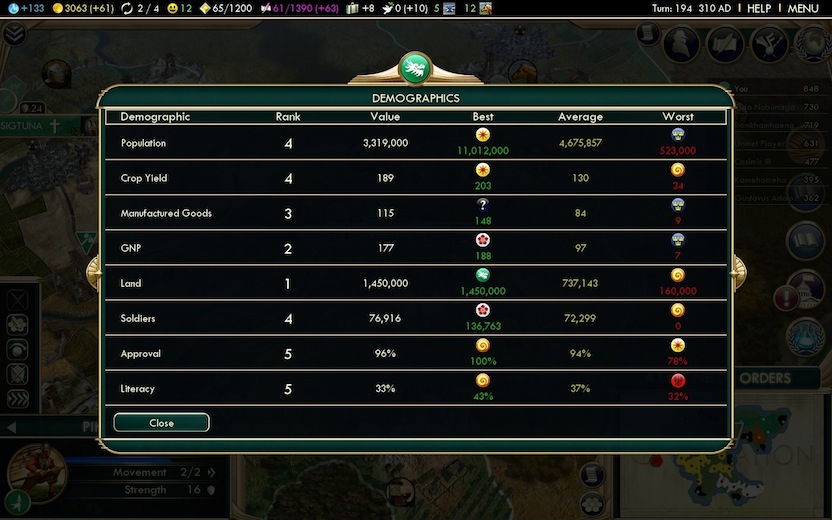832x520 pixels.
Task: Open the HELP link in top bar
Action: click(759, 8)
